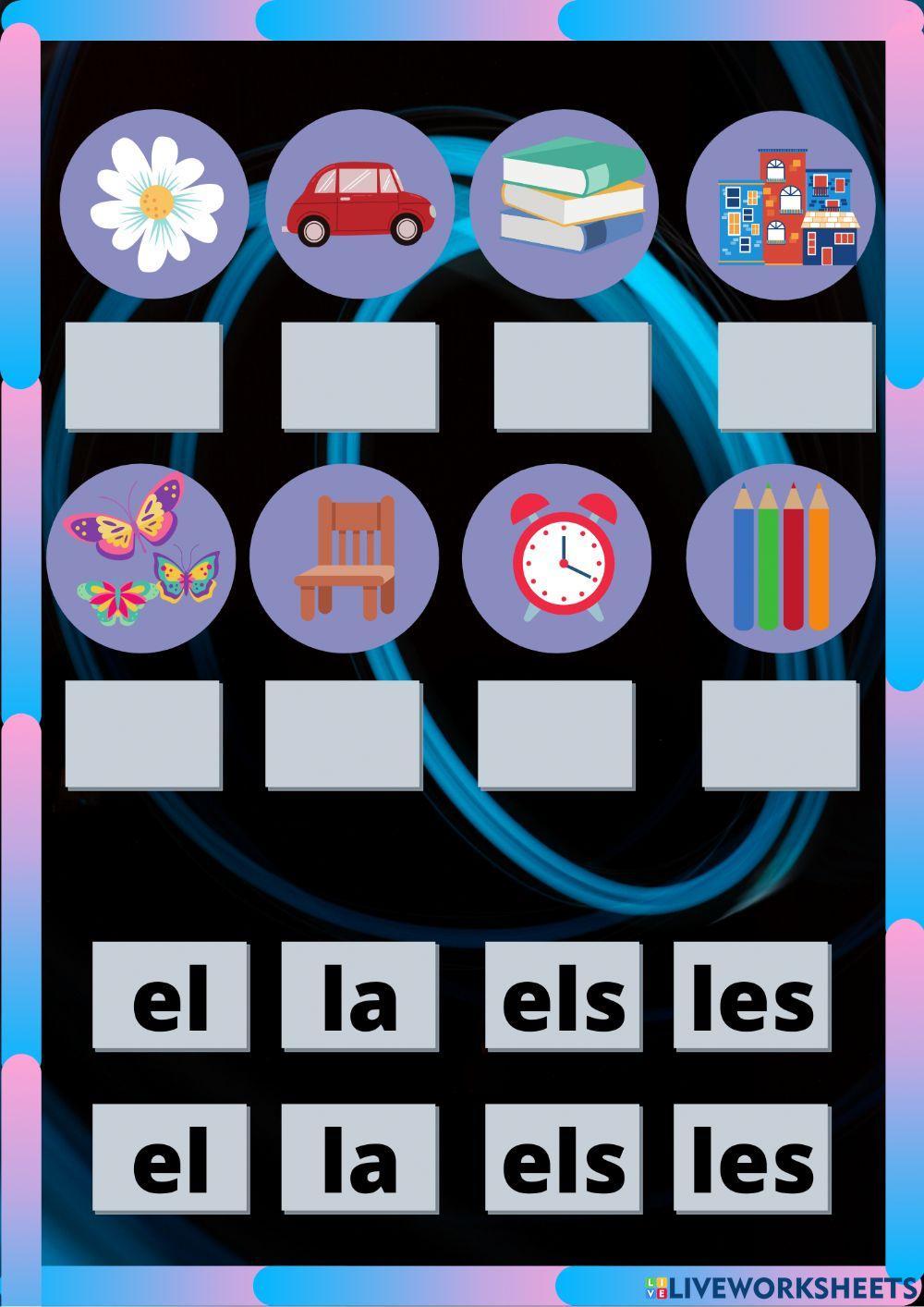Click the empty box under the flower
Screen dimensions: 924x1307
tap(143, 375)
